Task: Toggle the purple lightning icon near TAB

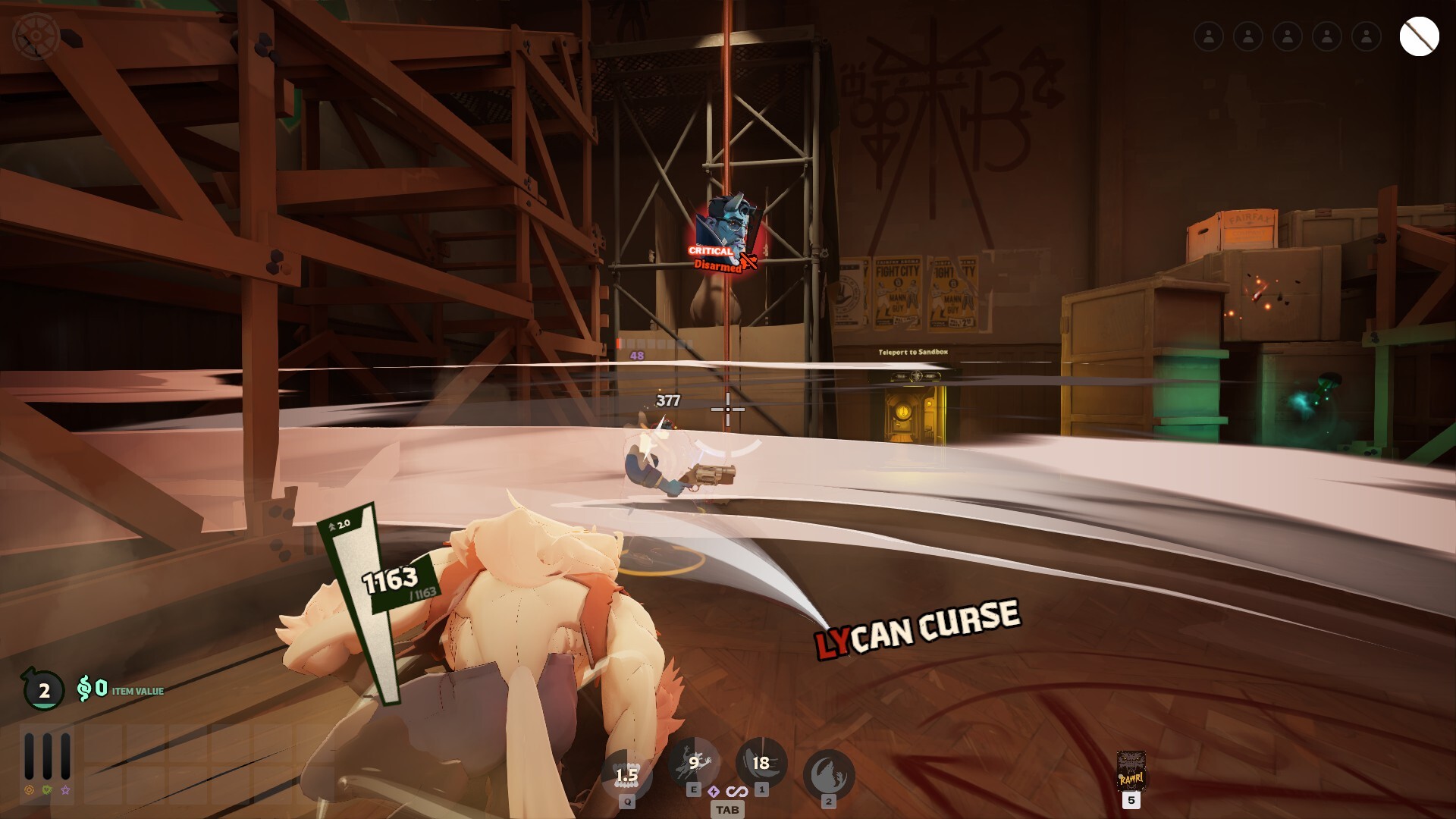Action: pyautogui.click(x=714, y=789)
